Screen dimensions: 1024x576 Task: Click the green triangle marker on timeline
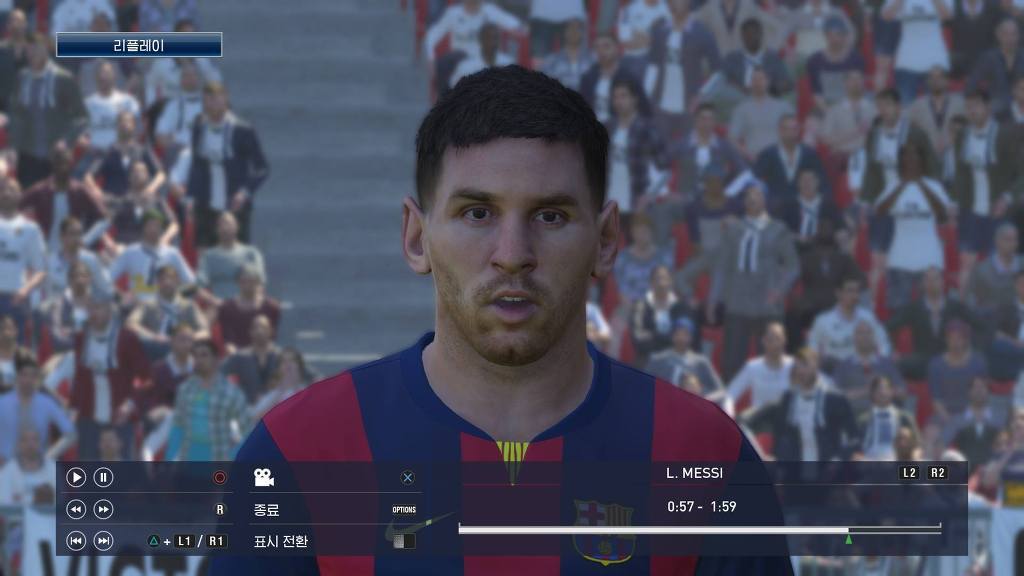click(849, 540)
